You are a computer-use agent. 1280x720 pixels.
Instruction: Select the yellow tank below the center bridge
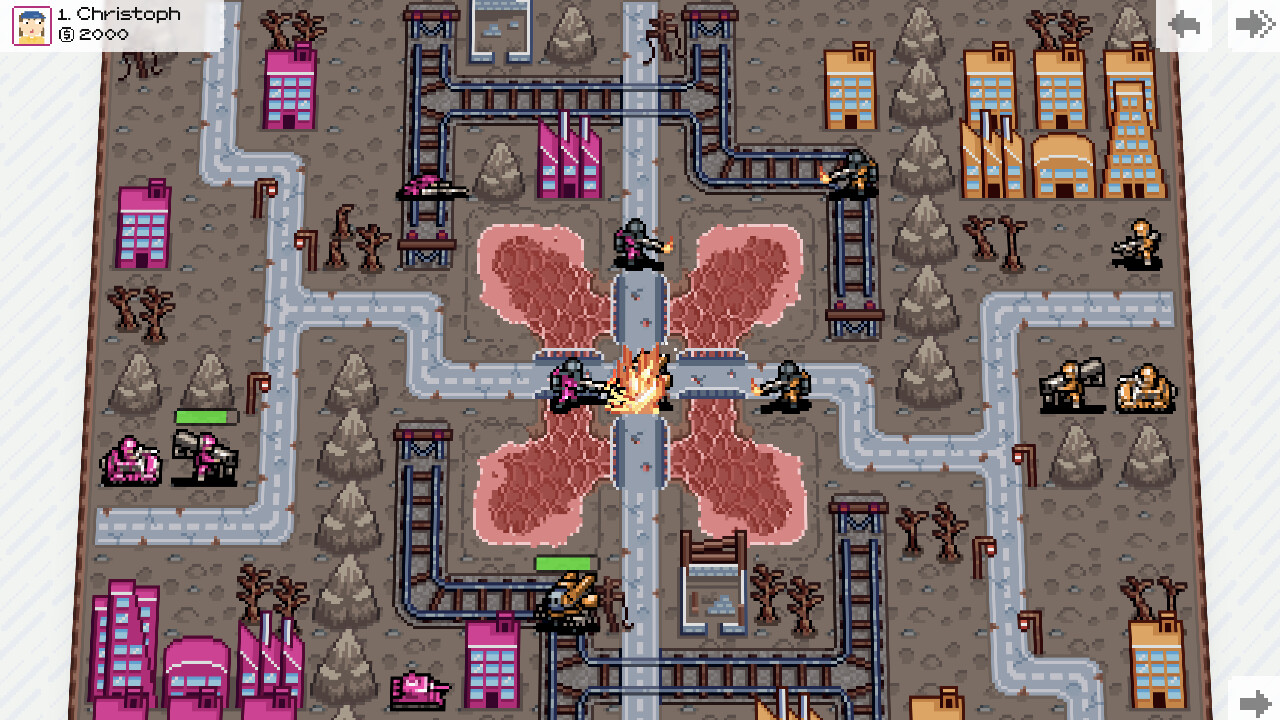click(x=570, y=600)
